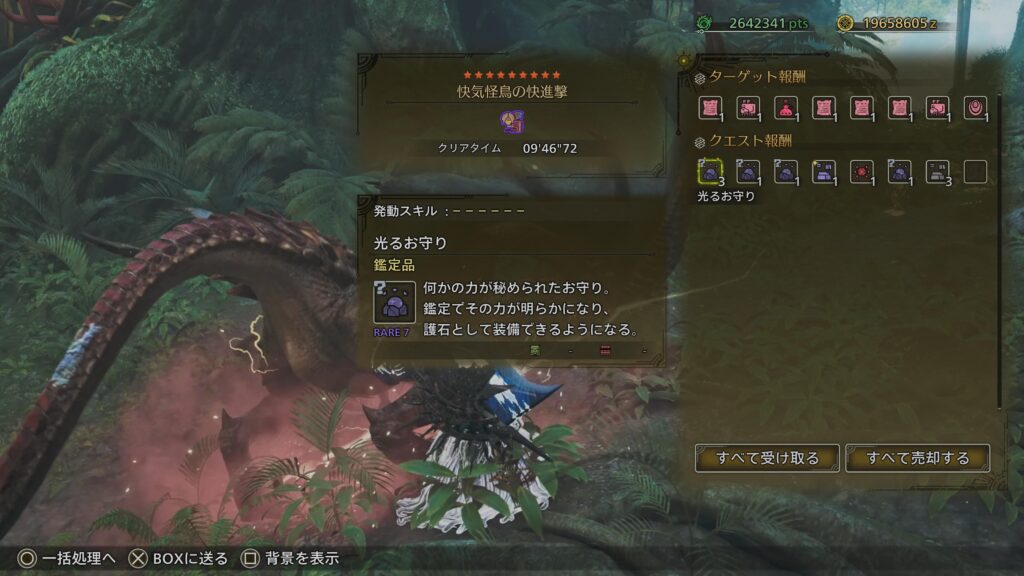Choose the purple ticket quest reward slot

tap(824, 172)
